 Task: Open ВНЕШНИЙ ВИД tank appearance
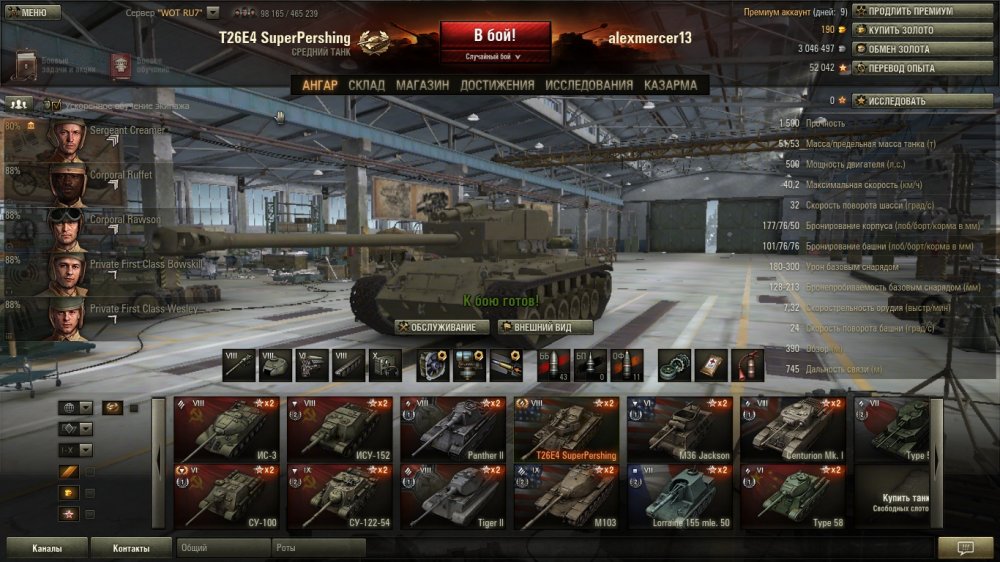(x=545, y=327)
